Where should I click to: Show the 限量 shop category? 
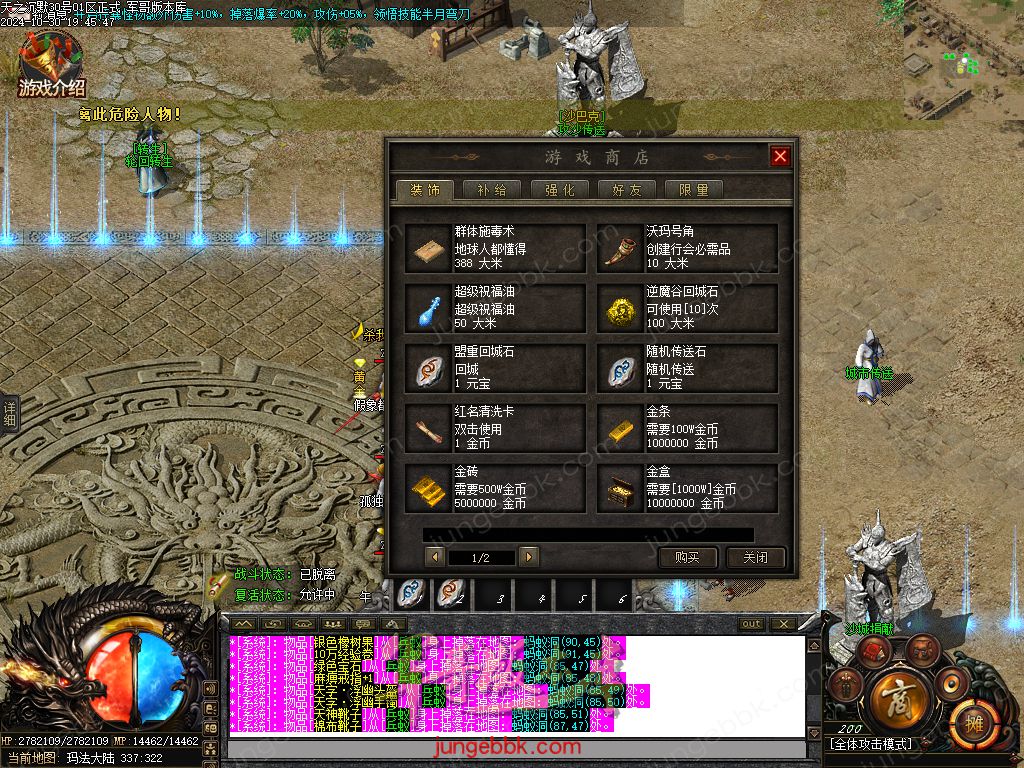[x=694, y=190]
